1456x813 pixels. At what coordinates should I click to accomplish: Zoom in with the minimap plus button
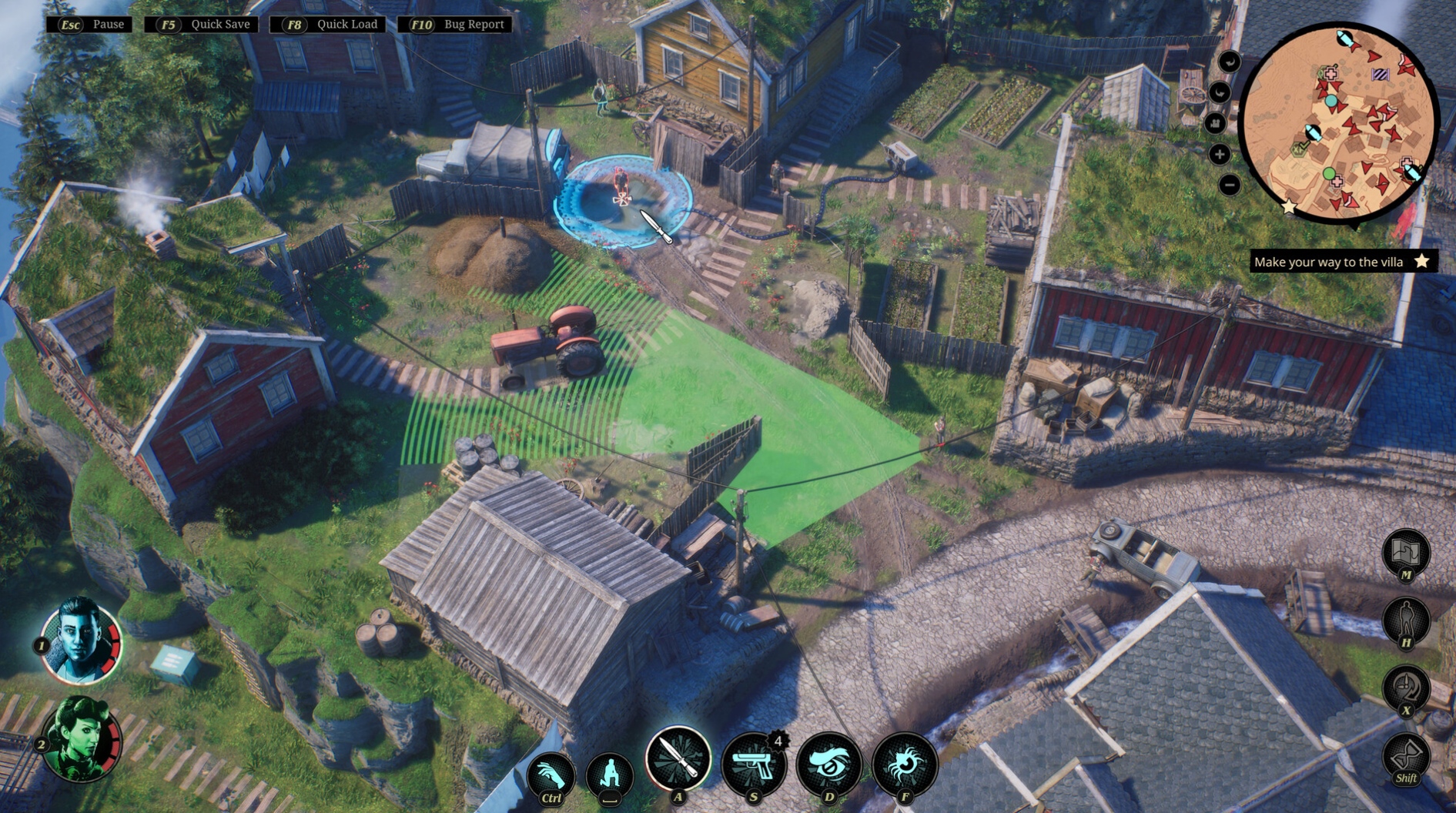[1220, 155]
